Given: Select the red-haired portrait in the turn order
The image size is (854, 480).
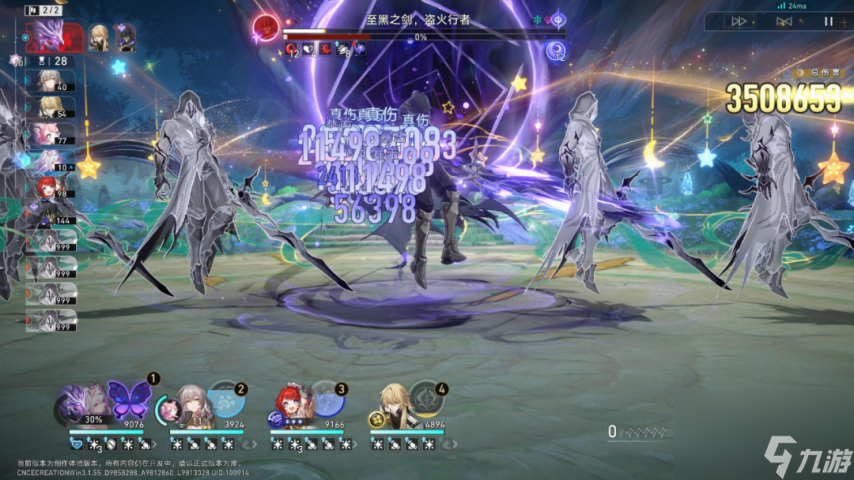Looking at the screenshot, I should [47, 187].
